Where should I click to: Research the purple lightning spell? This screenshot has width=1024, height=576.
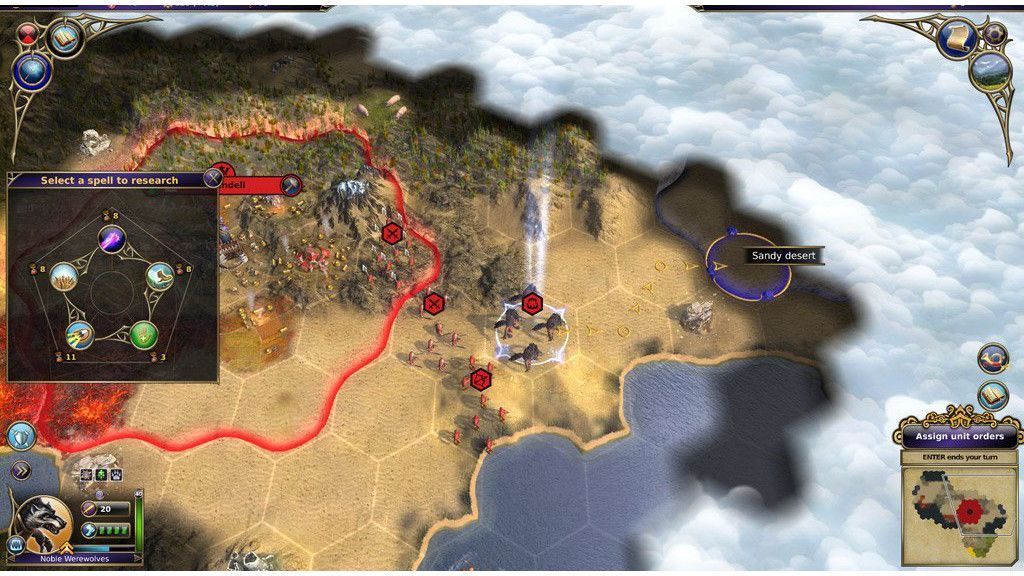tap(111, 238)
